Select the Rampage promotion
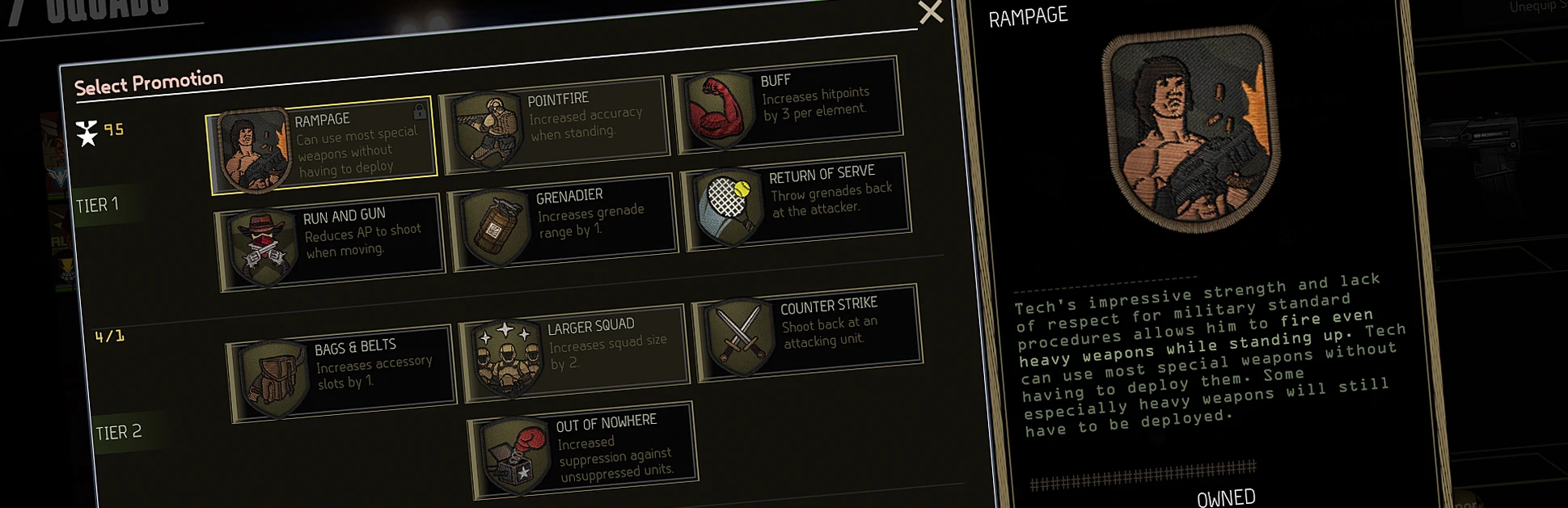1568x508 pixels. 323,146
